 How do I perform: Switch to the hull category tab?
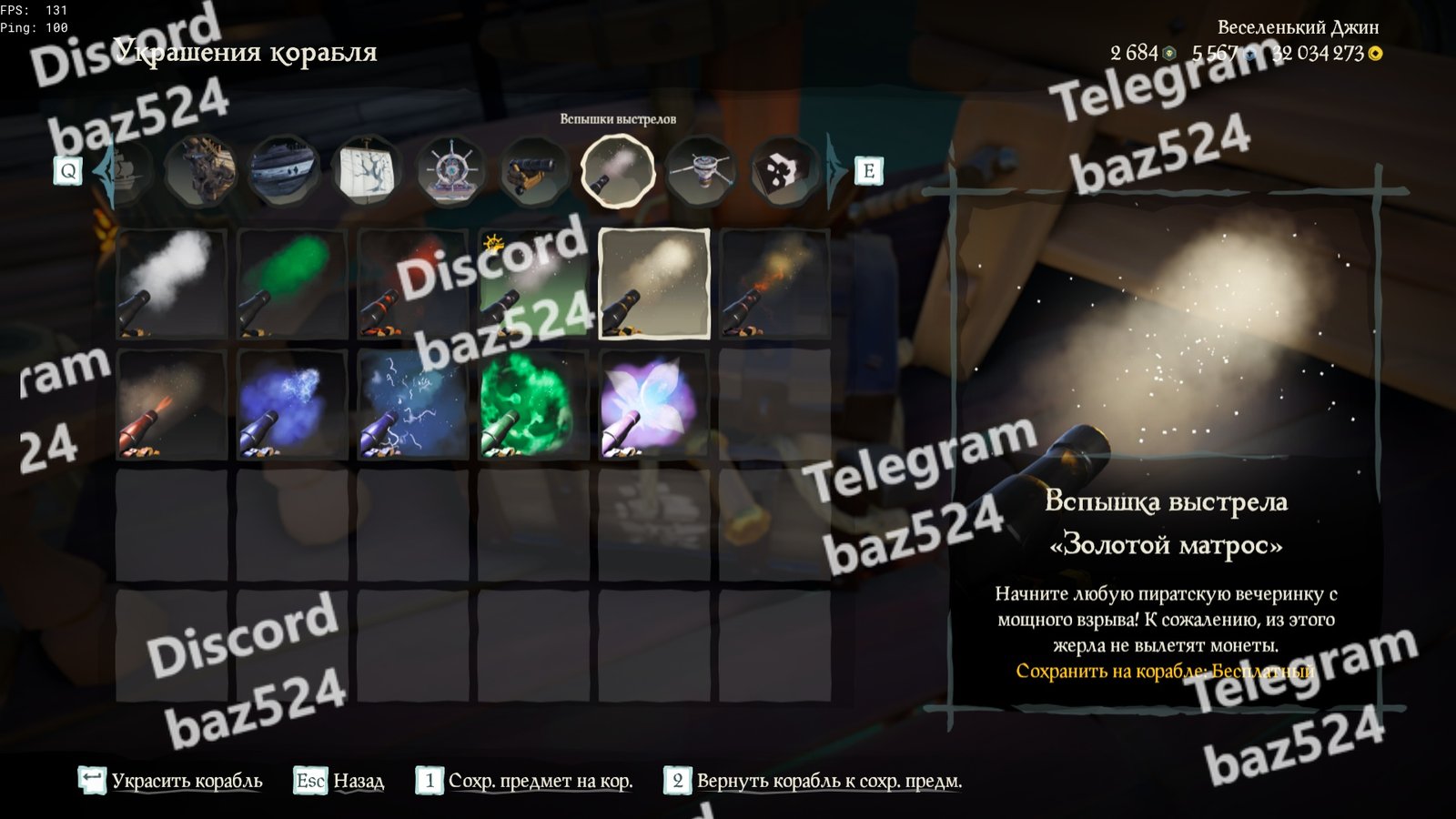click(284, 170)
